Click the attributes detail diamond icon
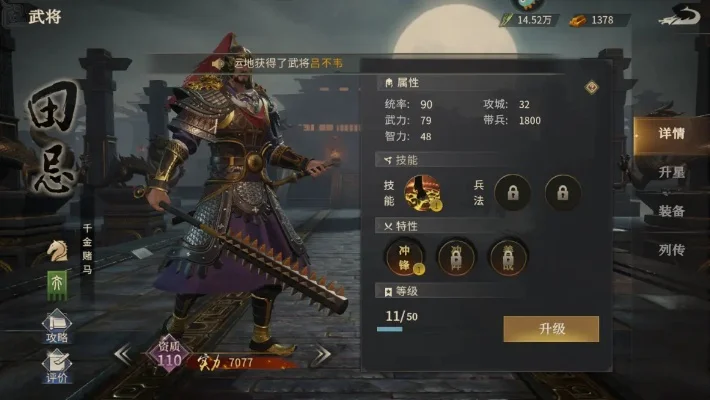This screenshot has width=710, height=400. 591,87
